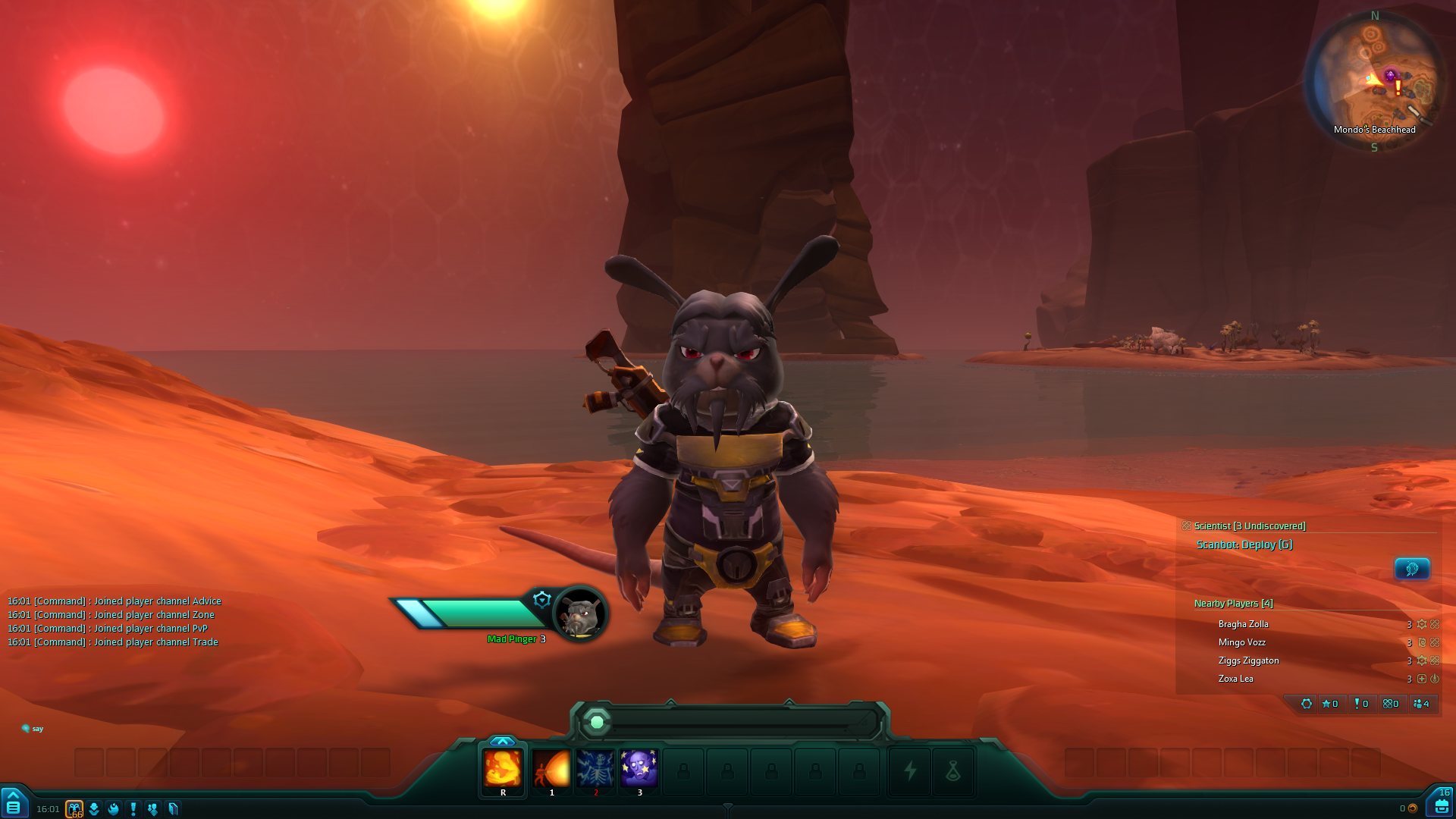1456x819 pixels.
Task: Select Mingo Vozz in Nearby Players
Action: coord(1242,642)
